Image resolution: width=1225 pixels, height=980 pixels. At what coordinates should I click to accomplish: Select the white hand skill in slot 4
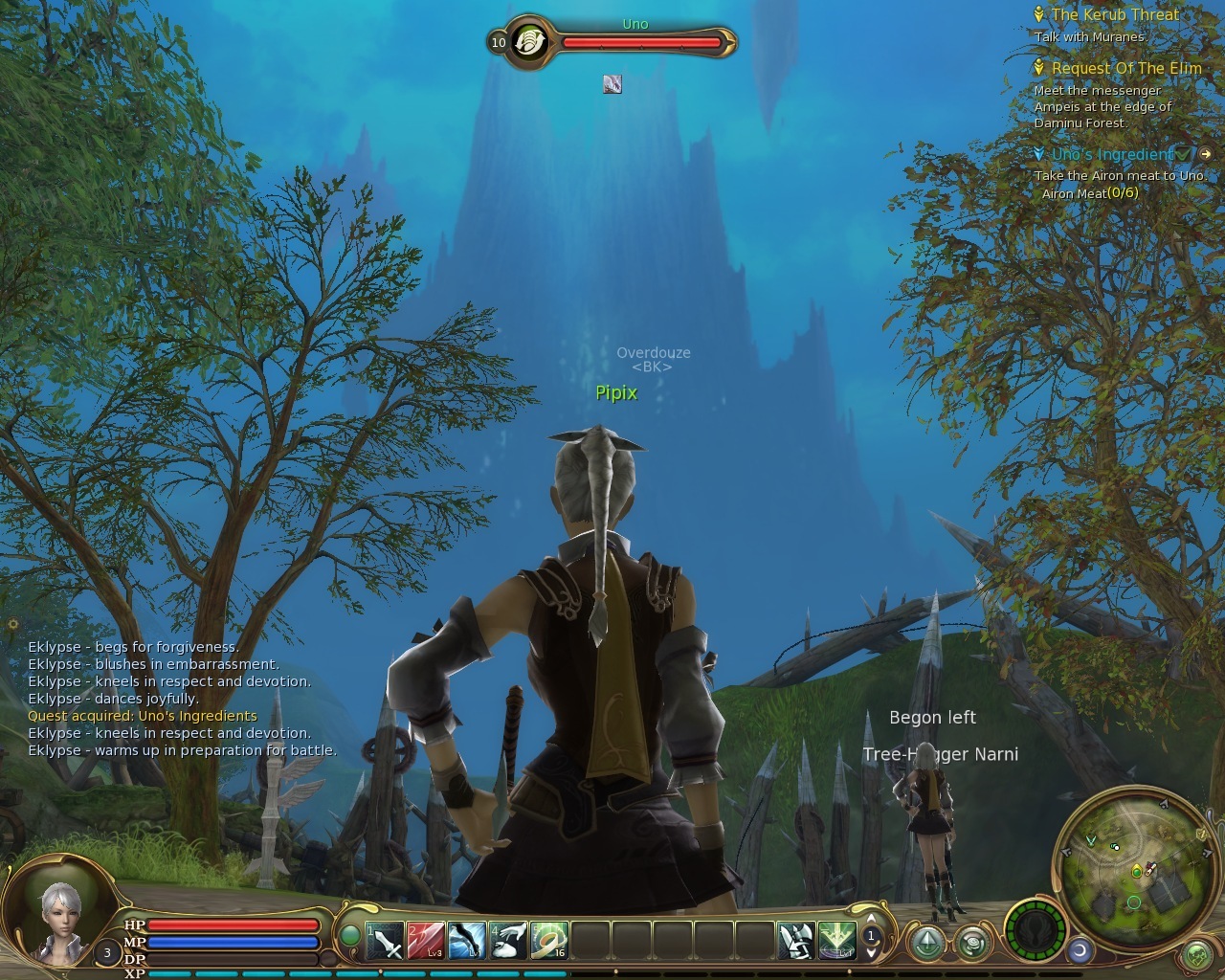tap(508, 941)
